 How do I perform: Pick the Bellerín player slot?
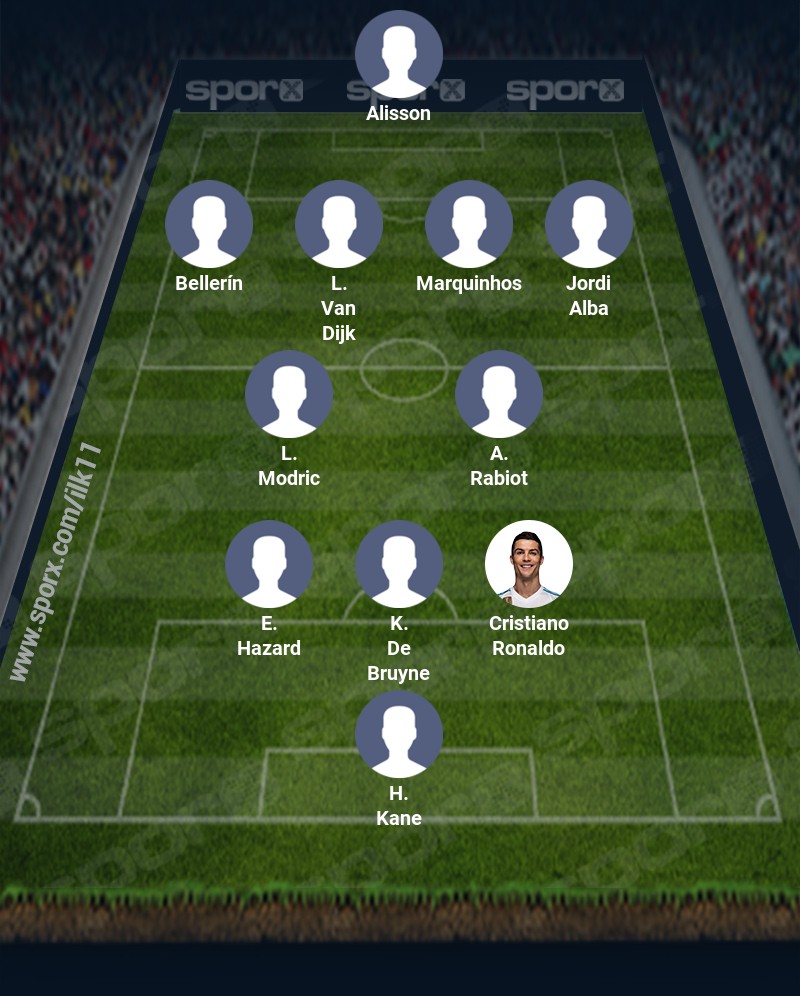pyautogui.click(x=209, y=224)
